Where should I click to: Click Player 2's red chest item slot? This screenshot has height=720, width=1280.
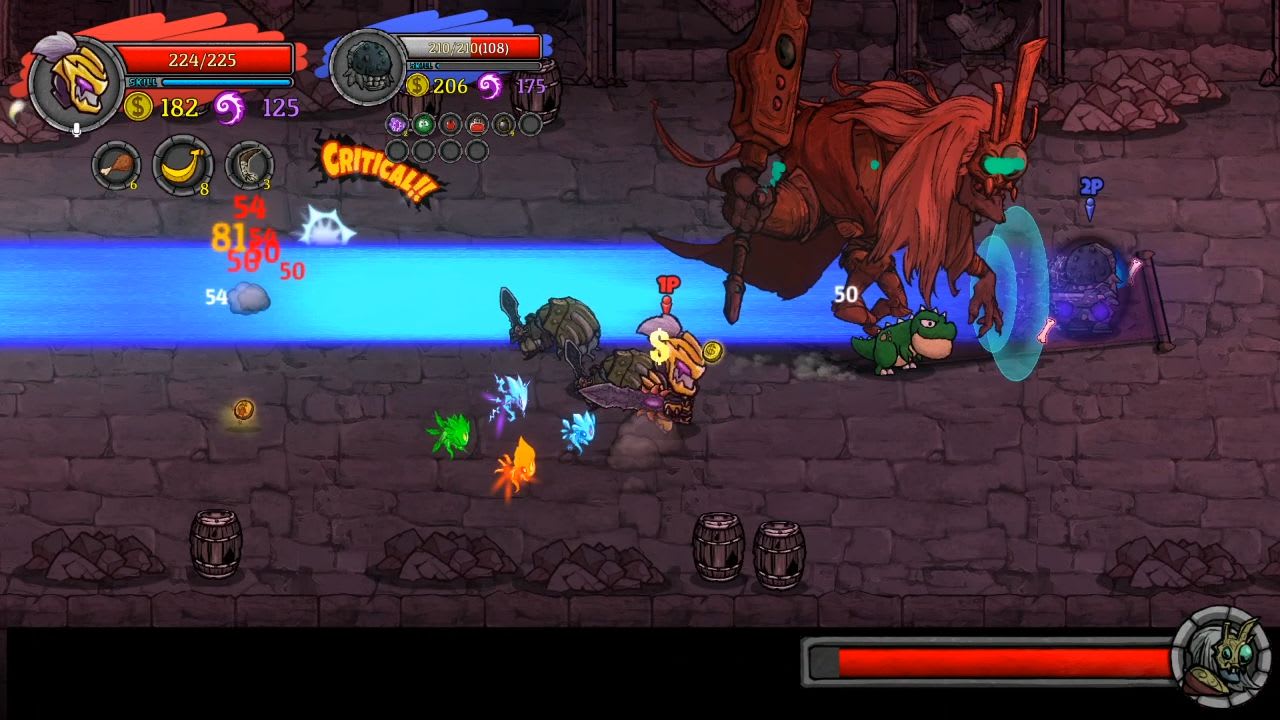(x=477, y=124)
